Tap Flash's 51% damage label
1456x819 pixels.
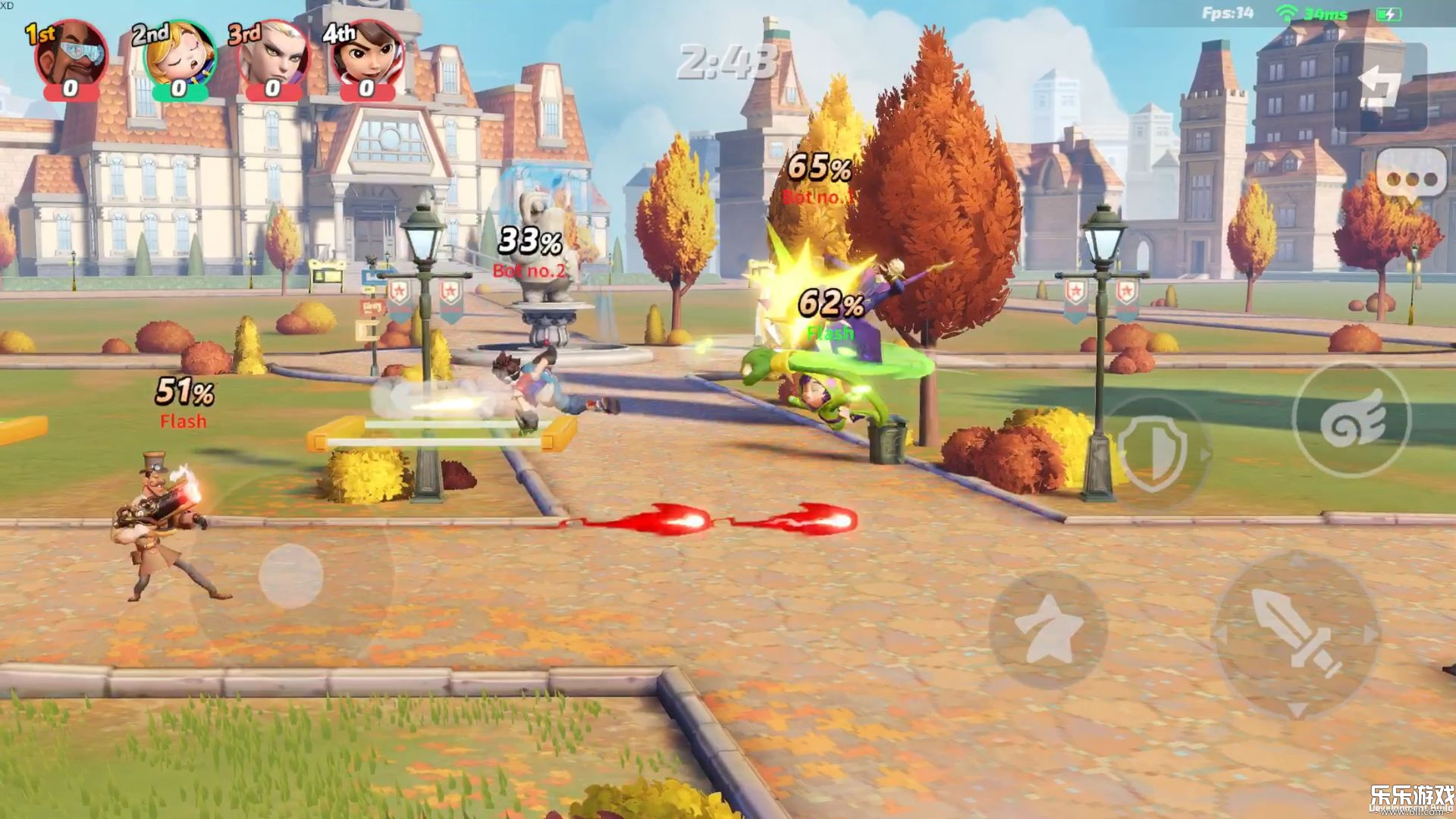(183, 394)
